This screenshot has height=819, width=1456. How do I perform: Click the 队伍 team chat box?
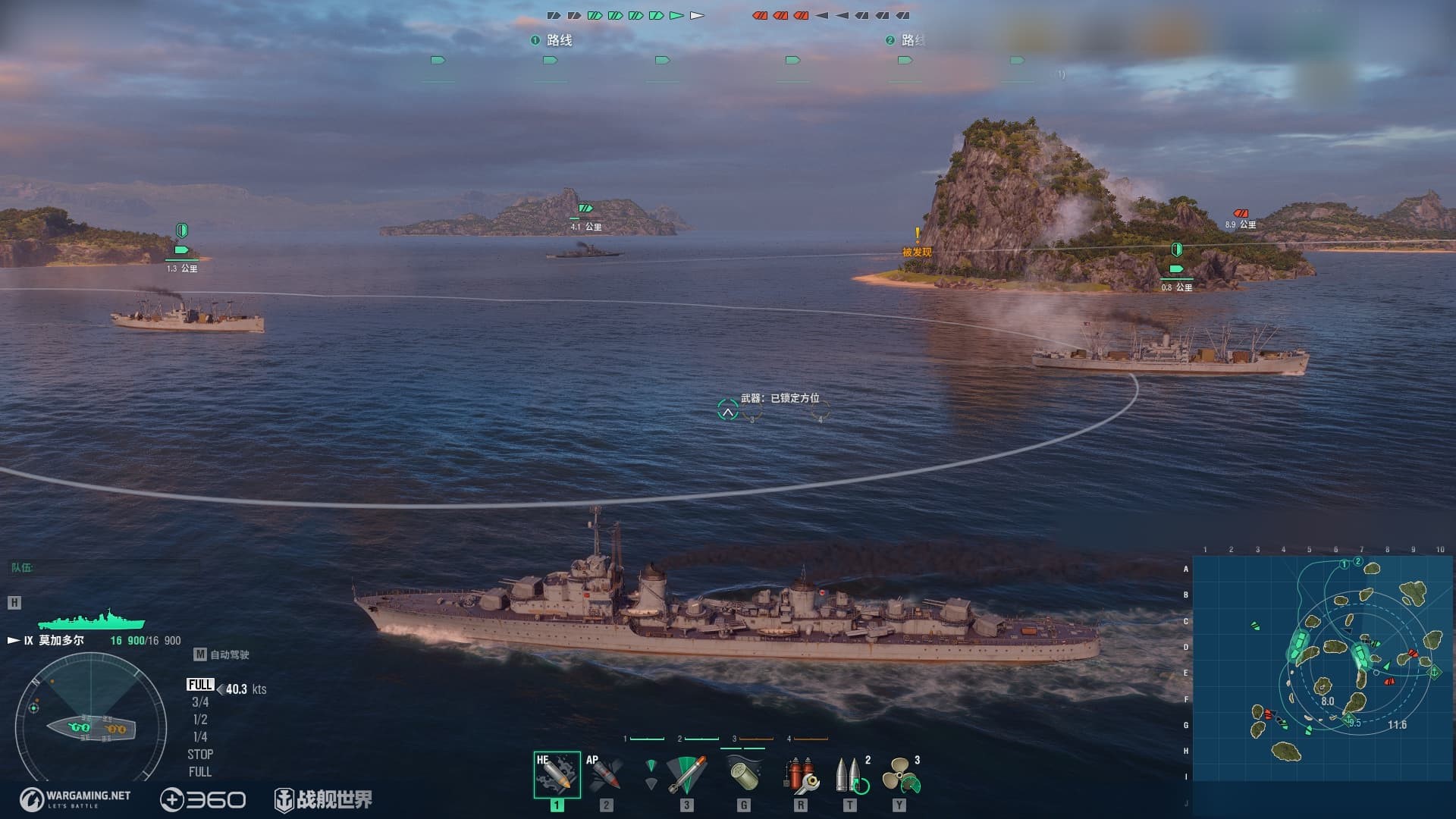click(x=102, y=567)
